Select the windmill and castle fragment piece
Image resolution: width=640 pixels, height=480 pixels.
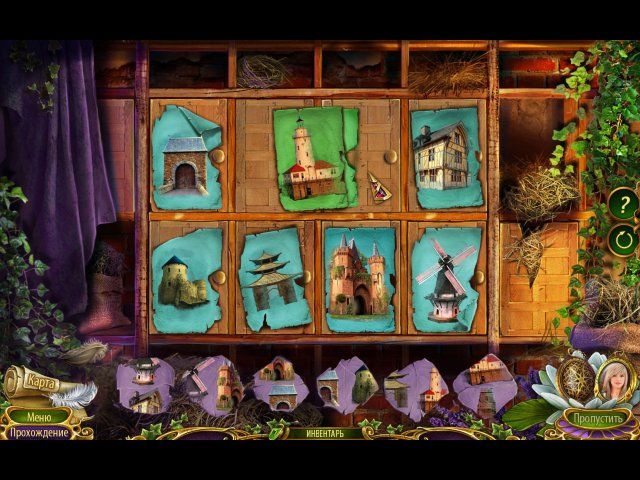click(212, 387)
